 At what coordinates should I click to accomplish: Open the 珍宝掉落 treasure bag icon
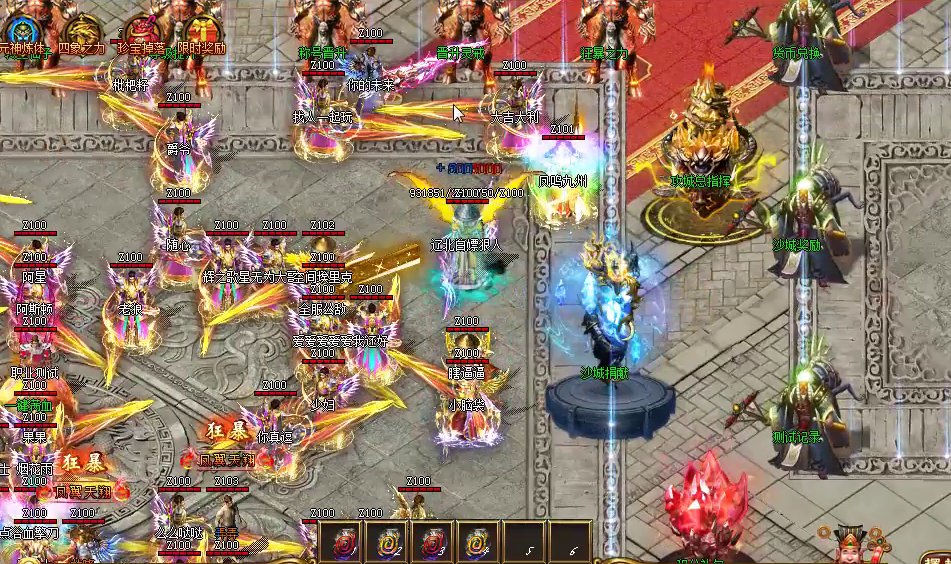click(x=142, y=30)
